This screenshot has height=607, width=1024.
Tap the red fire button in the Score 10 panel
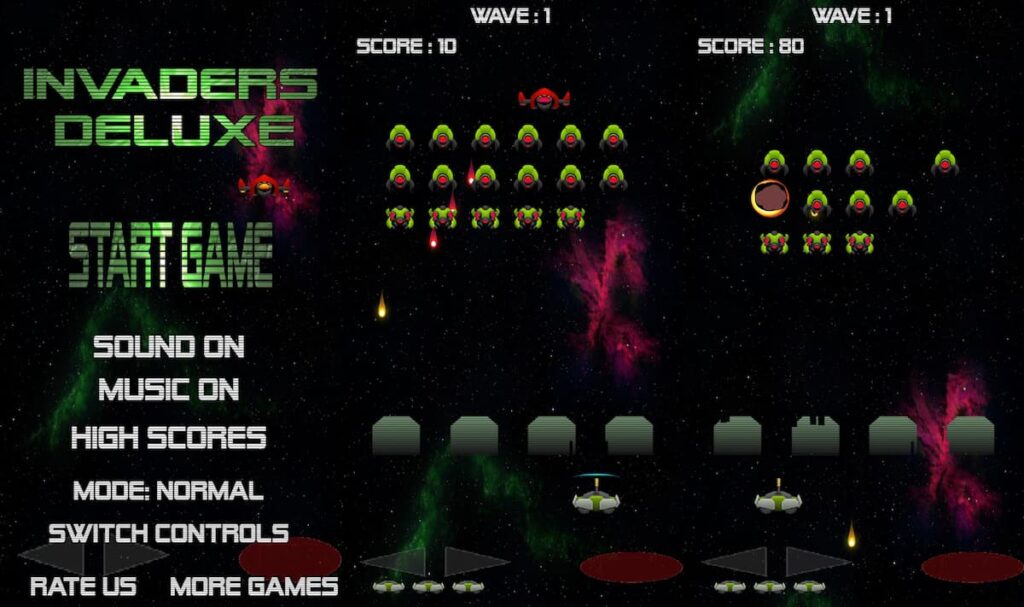pyautogui.click(x=631, y=567)
